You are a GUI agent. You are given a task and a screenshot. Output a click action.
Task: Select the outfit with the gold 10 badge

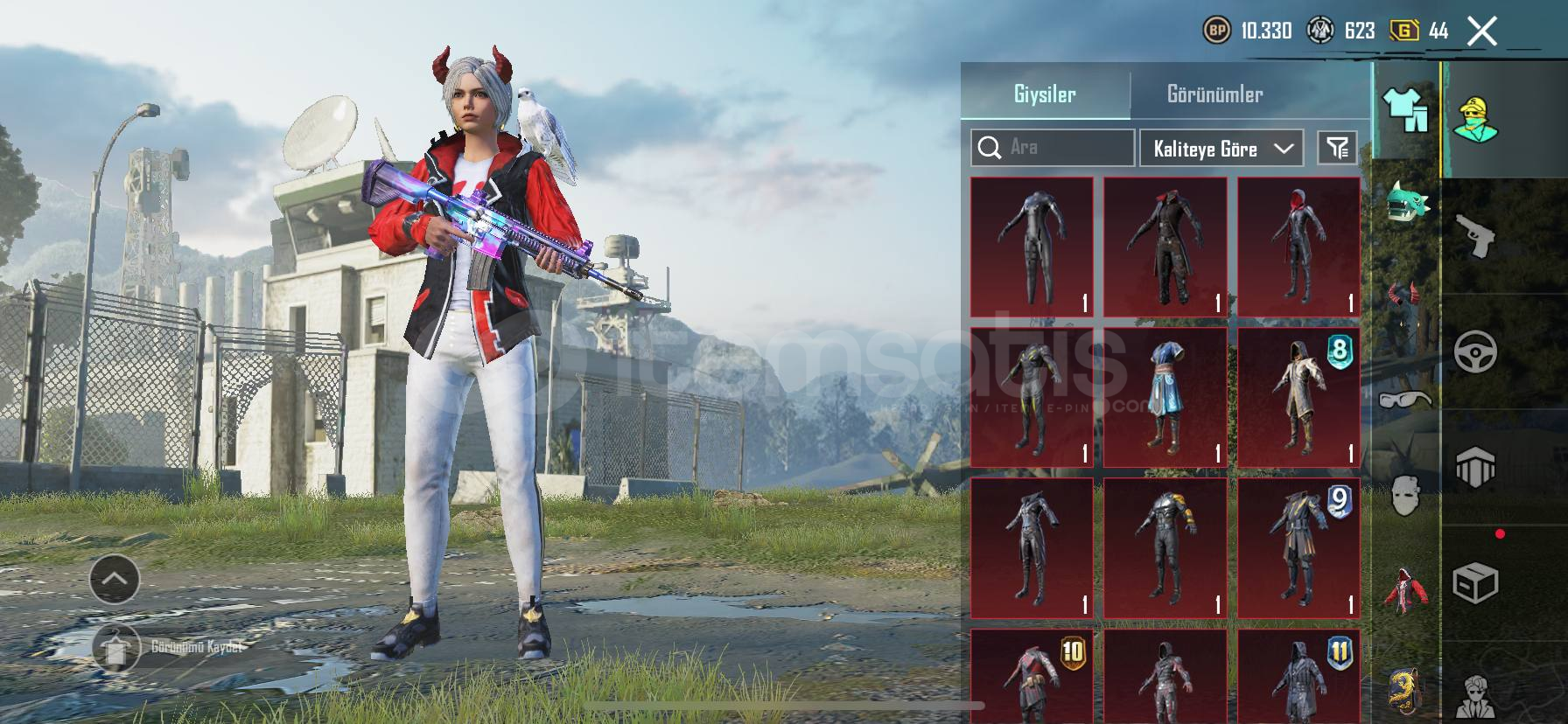coord(1032,676)
